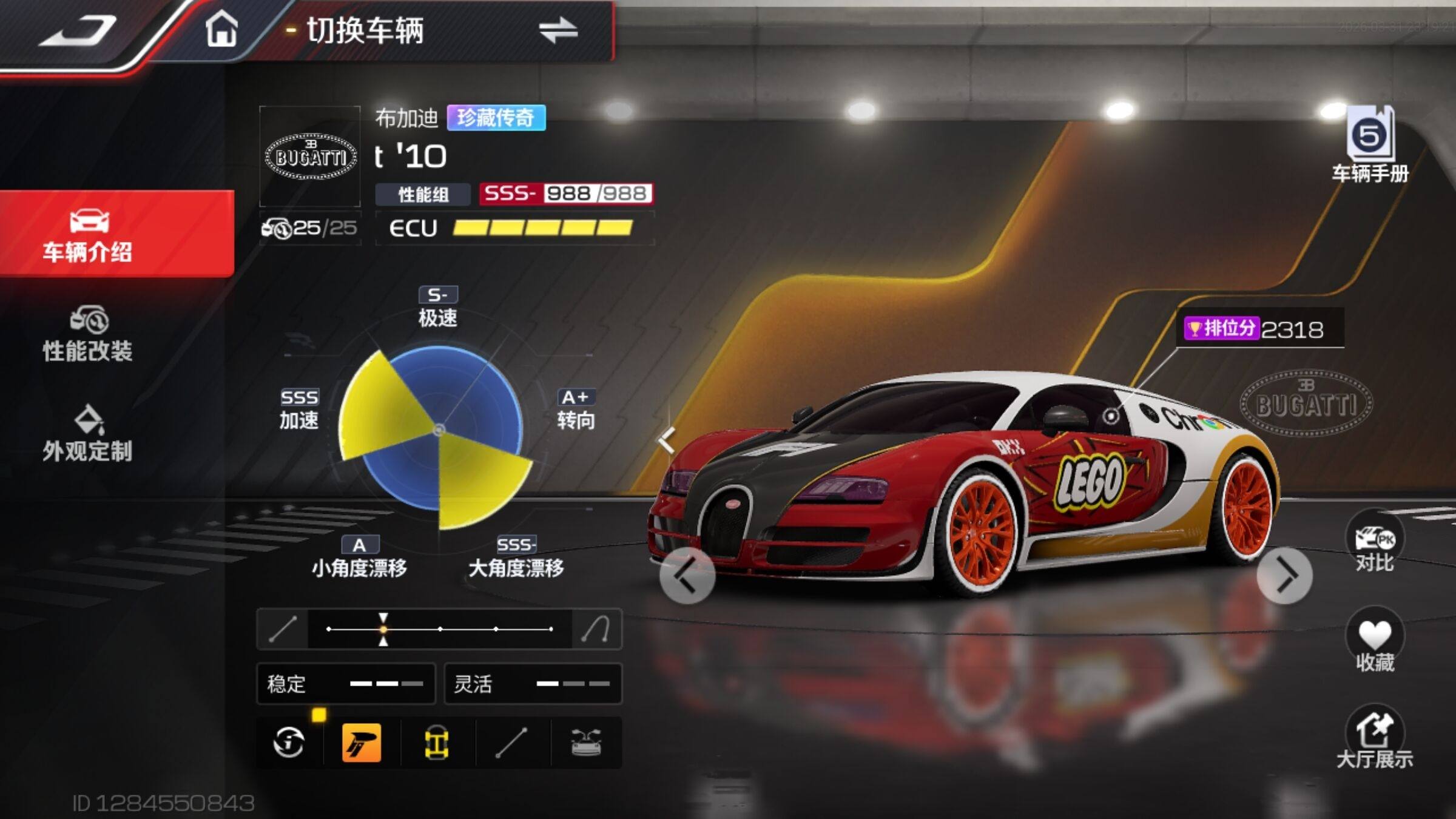Click the open-doors car icon
Screen dimensions: 1456x819
click(x=586, y=743)
